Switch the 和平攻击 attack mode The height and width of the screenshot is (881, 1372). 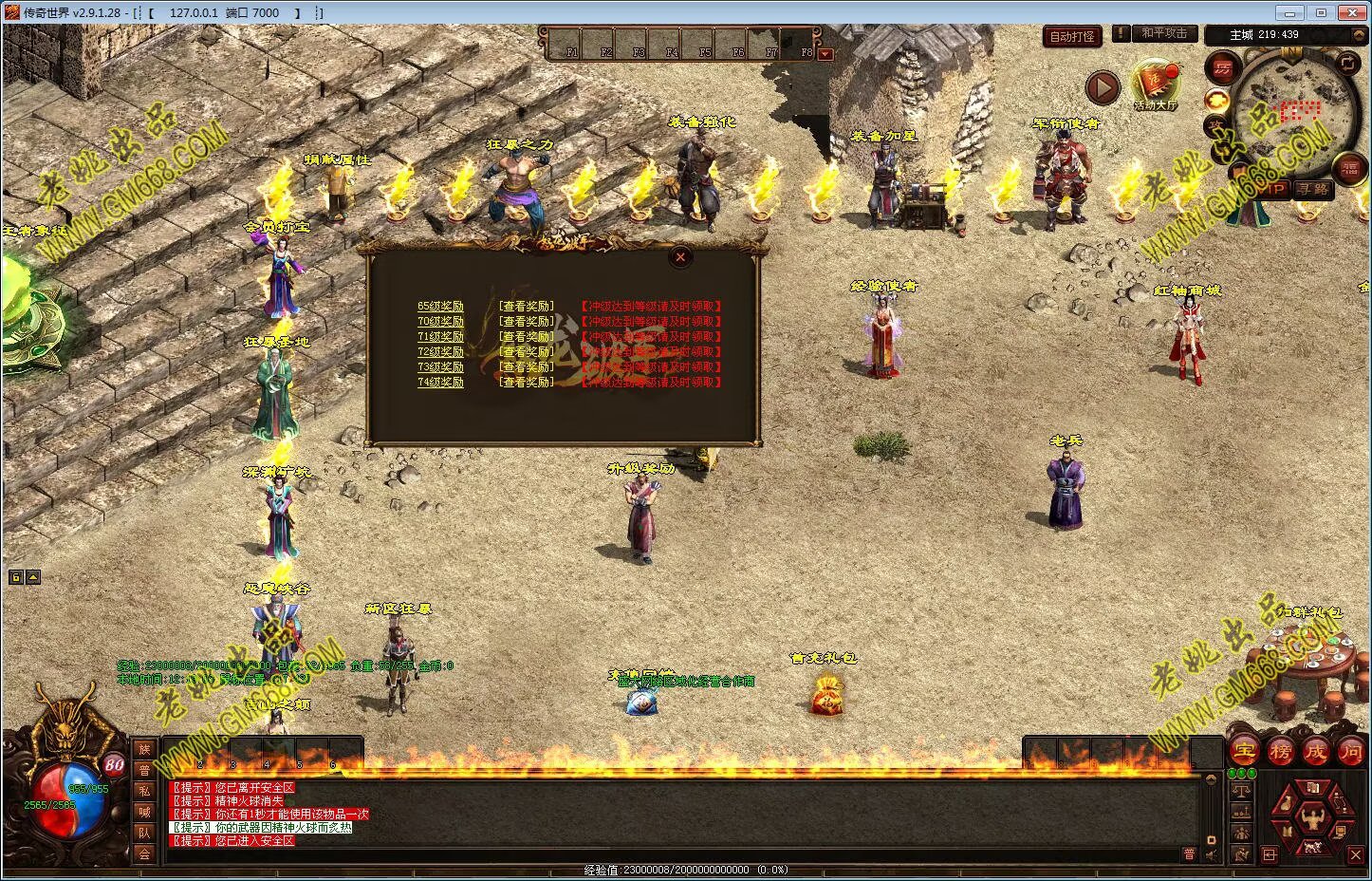click(1163, 33)
